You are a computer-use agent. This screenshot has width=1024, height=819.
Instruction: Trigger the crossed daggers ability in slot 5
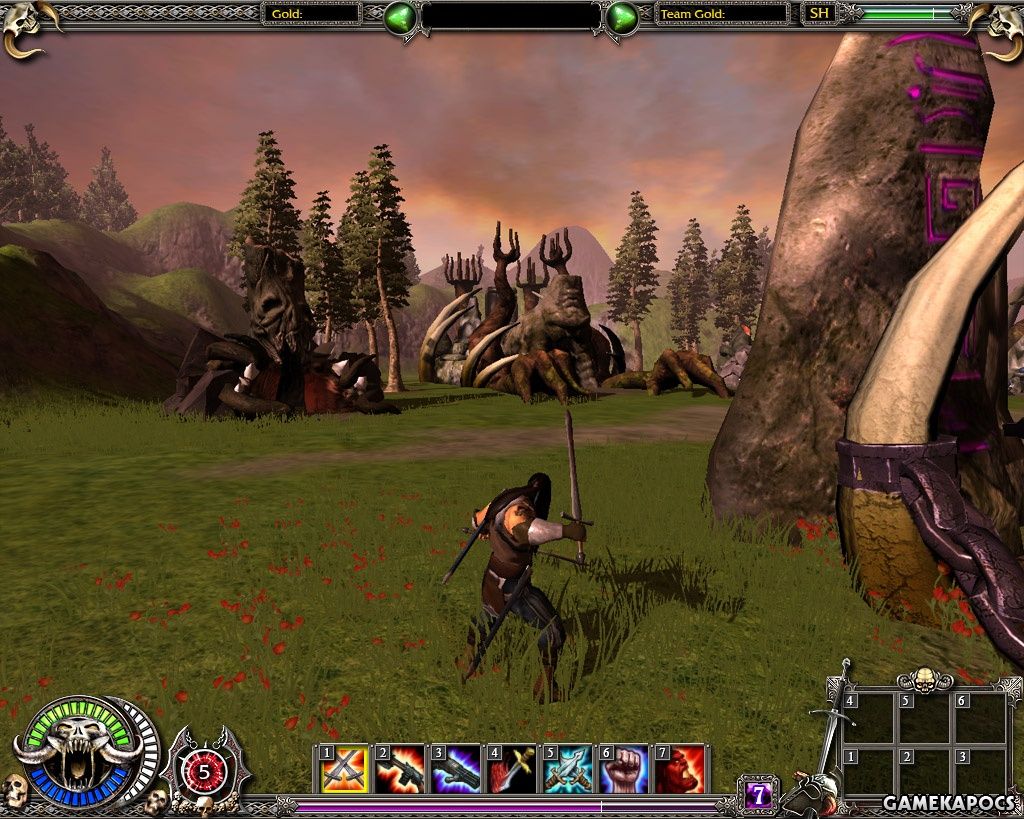pos(568,770)
